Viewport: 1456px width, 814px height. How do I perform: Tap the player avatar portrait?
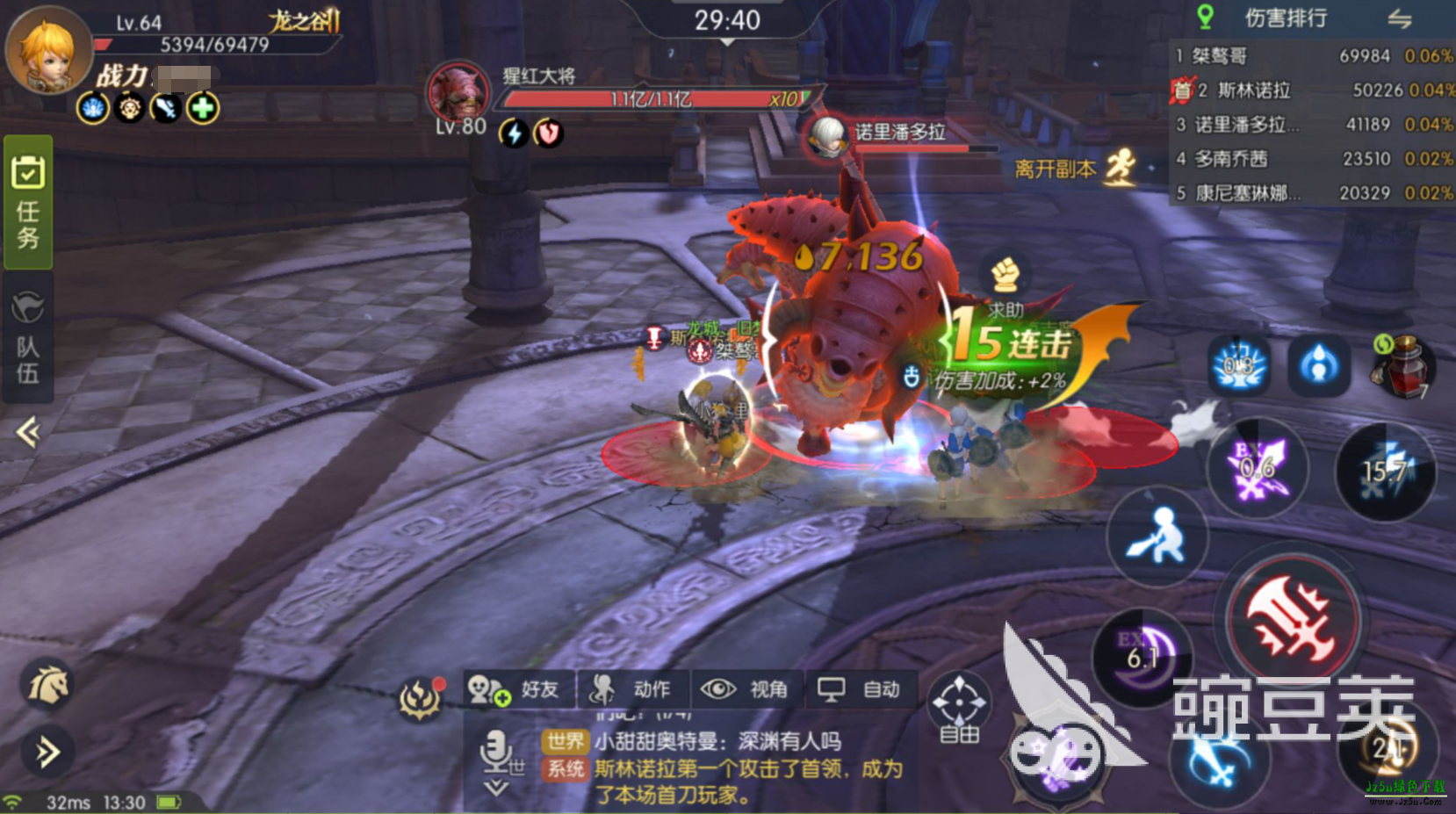pos(48,50)
